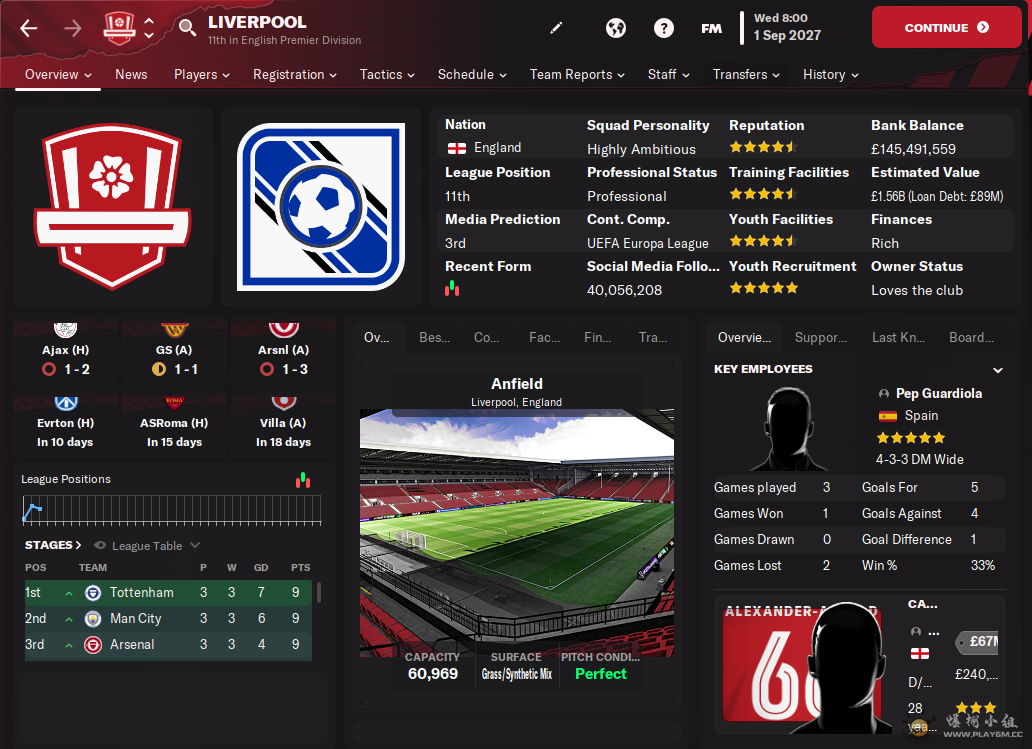This screenshot has width=1032, height=749.
Task: Collapse the Key Employees section arrow
Action: pyautogui.click(x=997, y=370)
